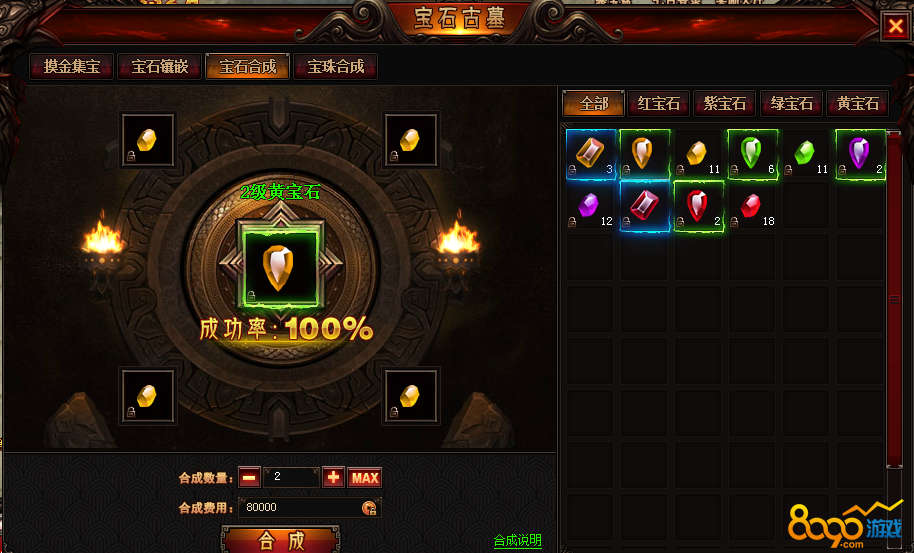
Task: Set quantity to maximum with MAX
Action: point(365,478)
